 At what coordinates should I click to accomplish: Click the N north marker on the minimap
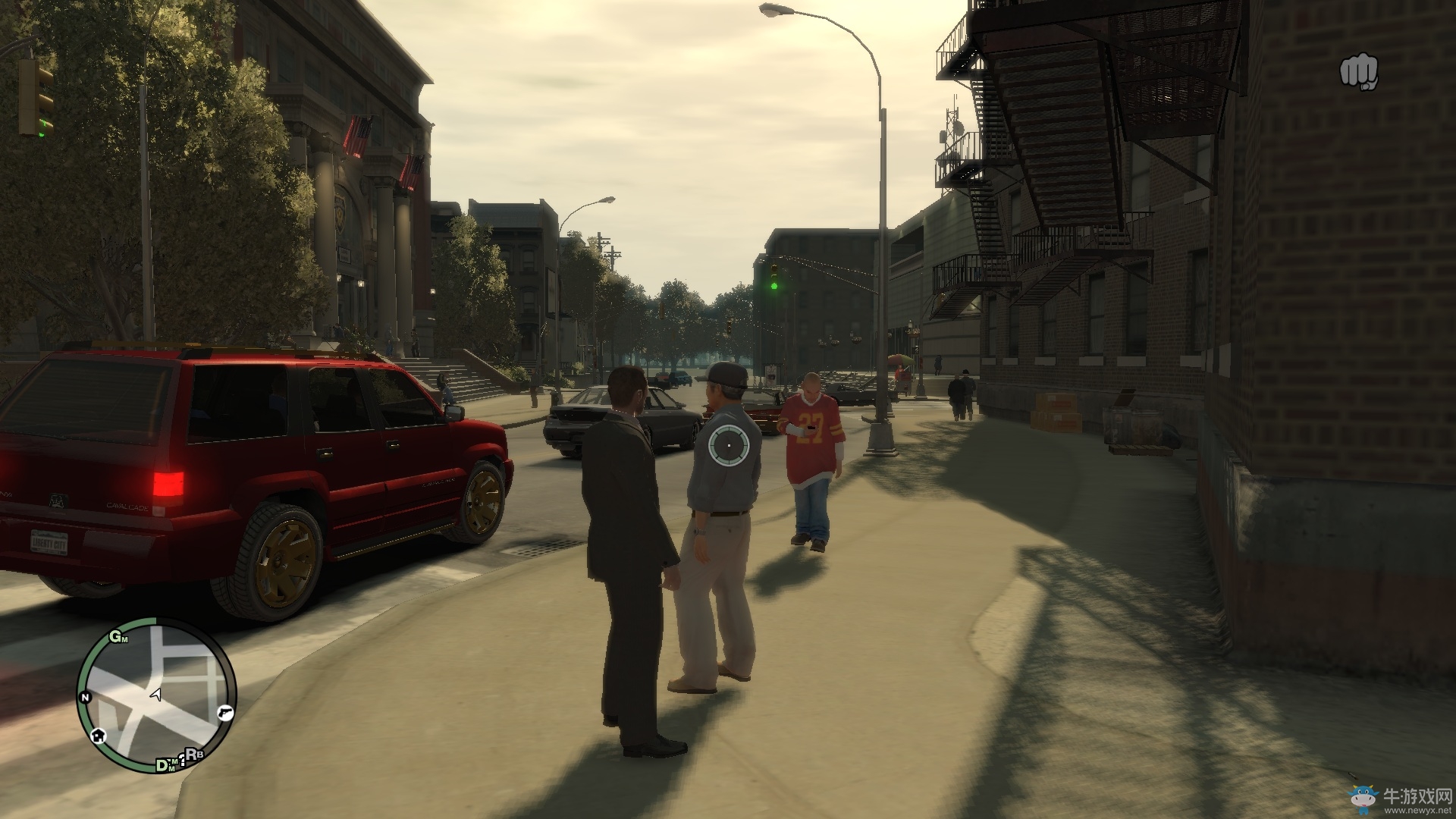tap(86, 696)
